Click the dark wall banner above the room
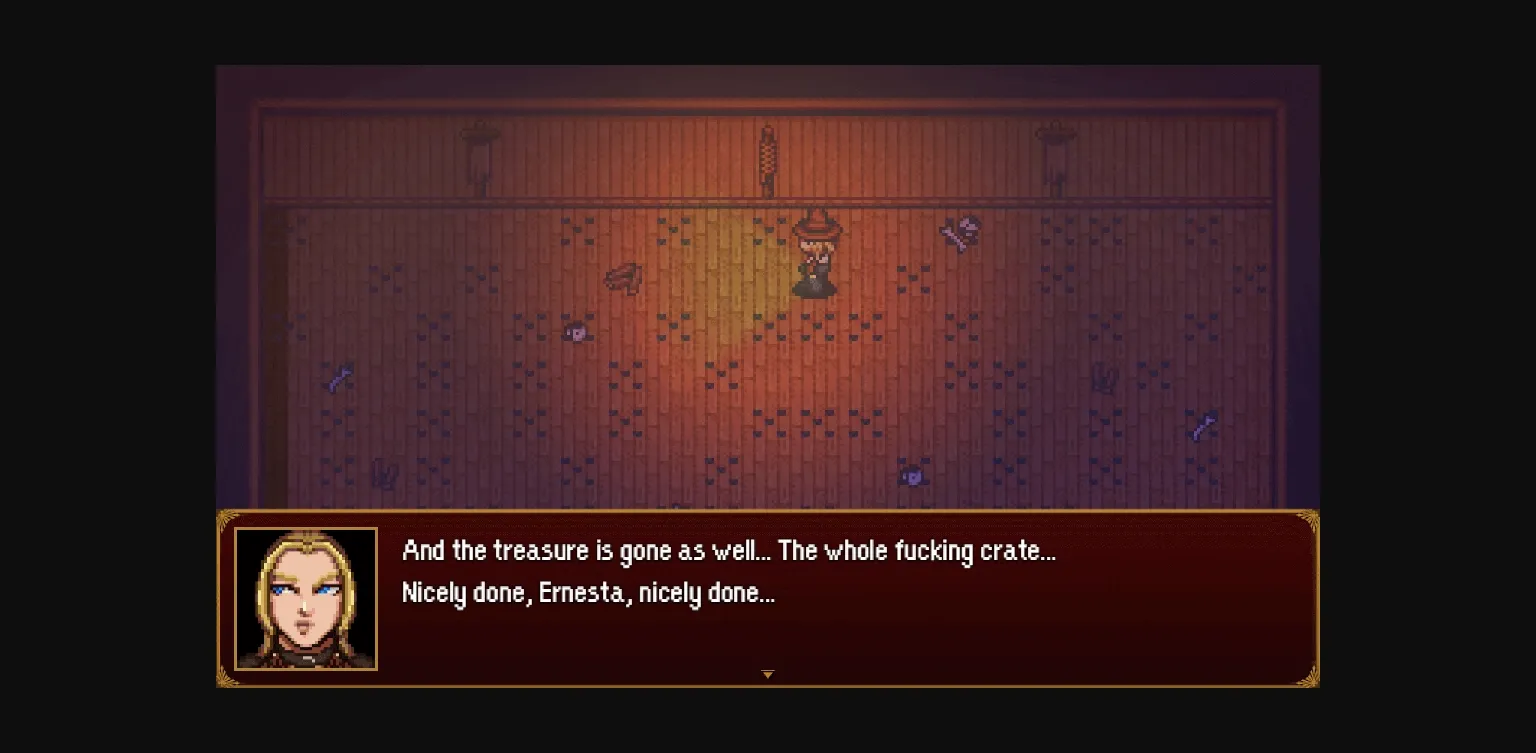This screenshot has width=1536, height=753. click(x=768, y=95)
